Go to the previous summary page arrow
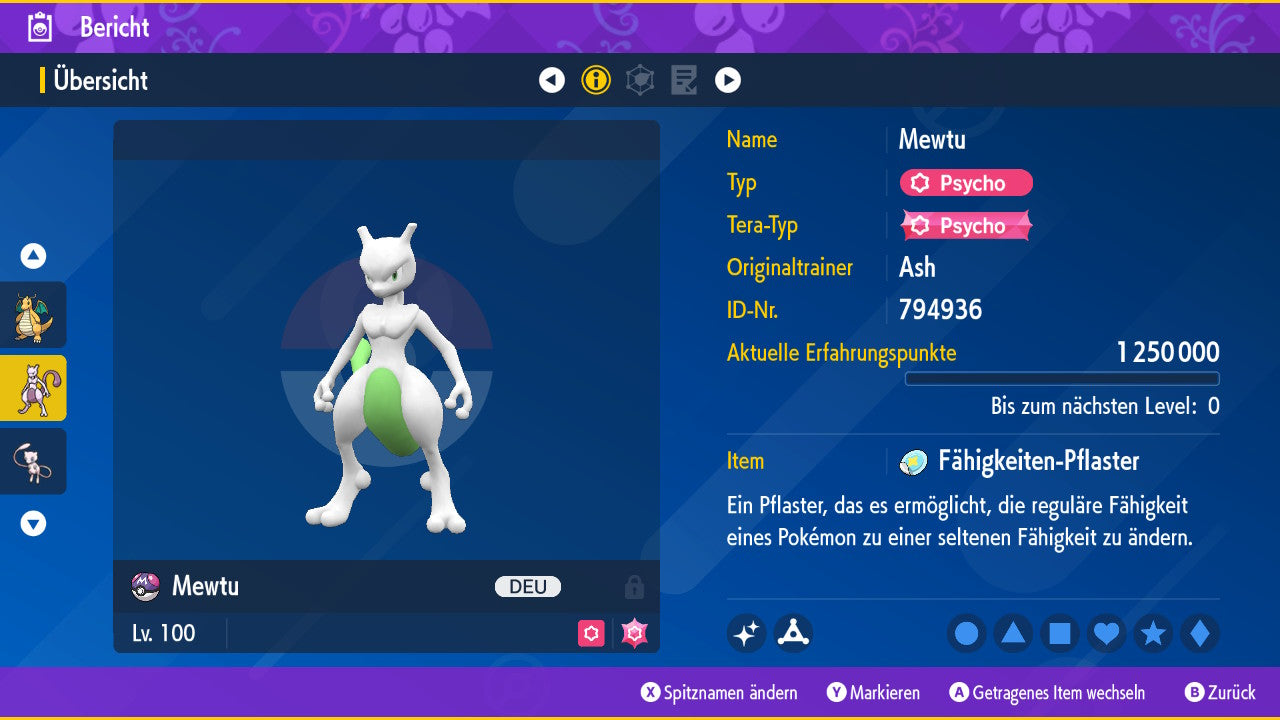 (552, 80)
